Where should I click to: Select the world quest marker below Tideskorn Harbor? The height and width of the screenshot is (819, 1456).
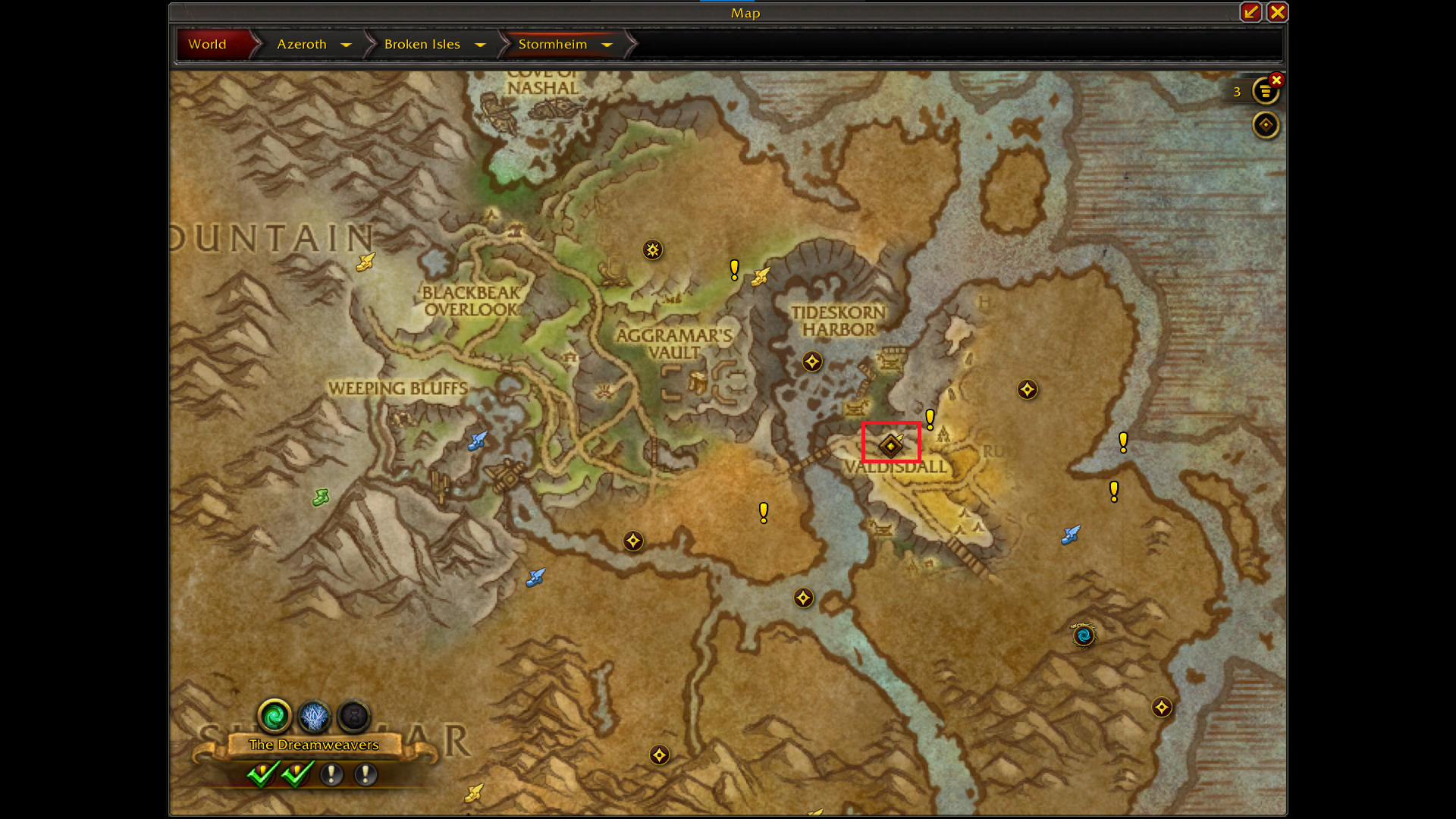812,362
